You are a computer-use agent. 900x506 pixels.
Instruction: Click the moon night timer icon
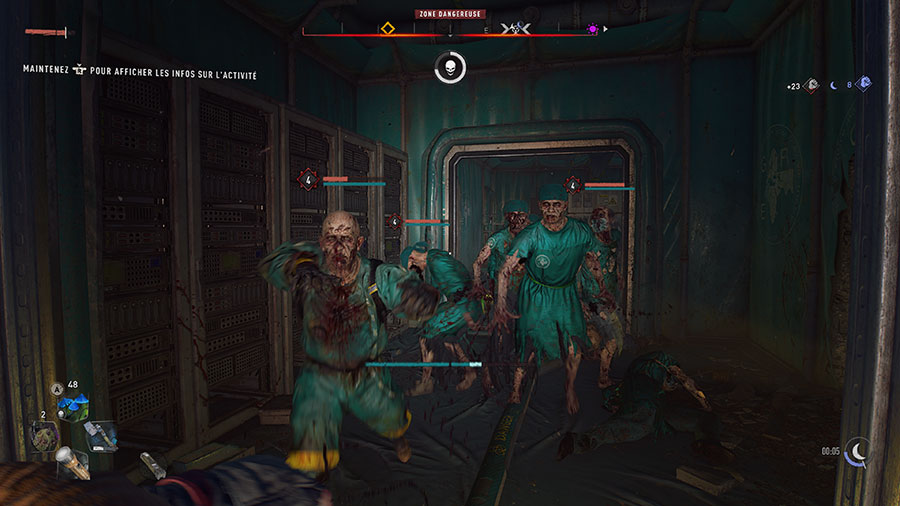tap(857, 452)
